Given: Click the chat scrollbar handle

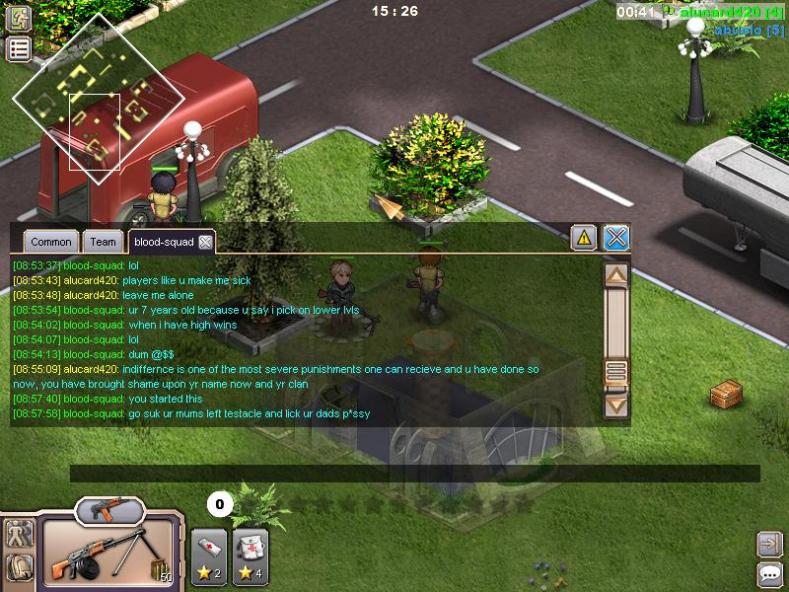Looking at the screenshot, I should tap(617, 372).
